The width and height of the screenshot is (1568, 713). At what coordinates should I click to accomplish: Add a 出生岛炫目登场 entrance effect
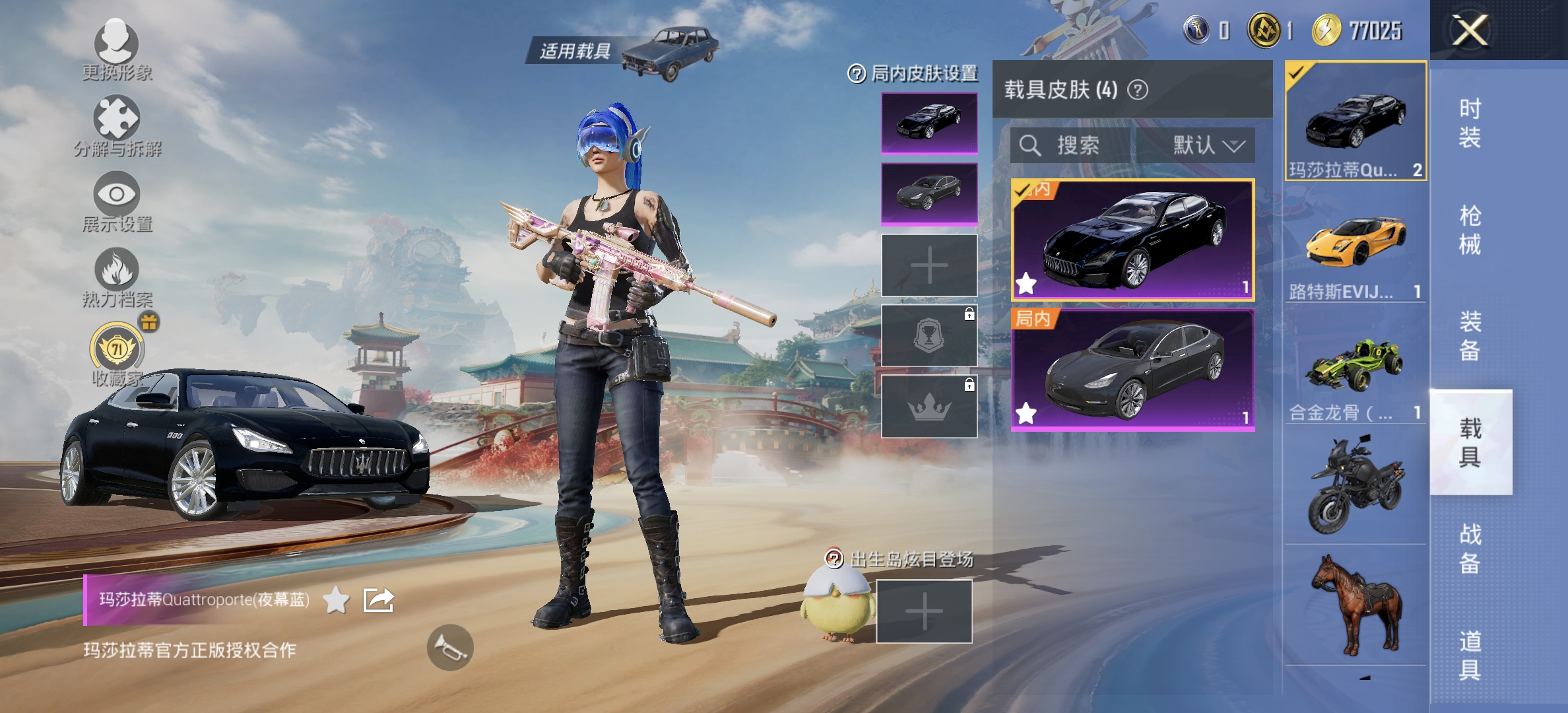tap(924, 611)
